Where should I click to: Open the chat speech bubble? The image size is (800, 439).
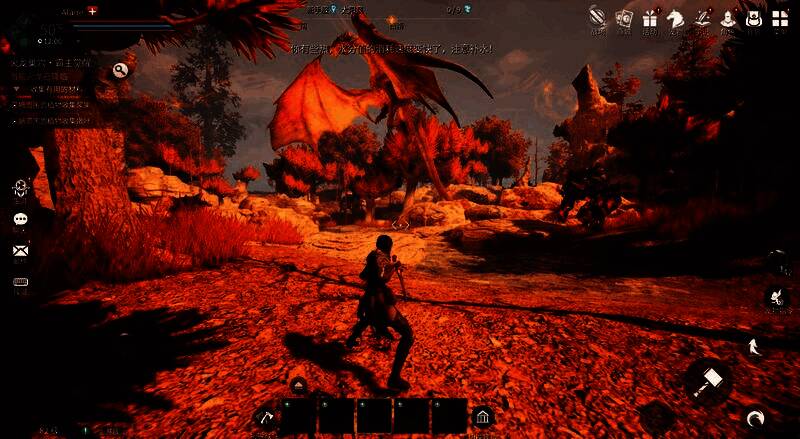(x=20, y=220)
